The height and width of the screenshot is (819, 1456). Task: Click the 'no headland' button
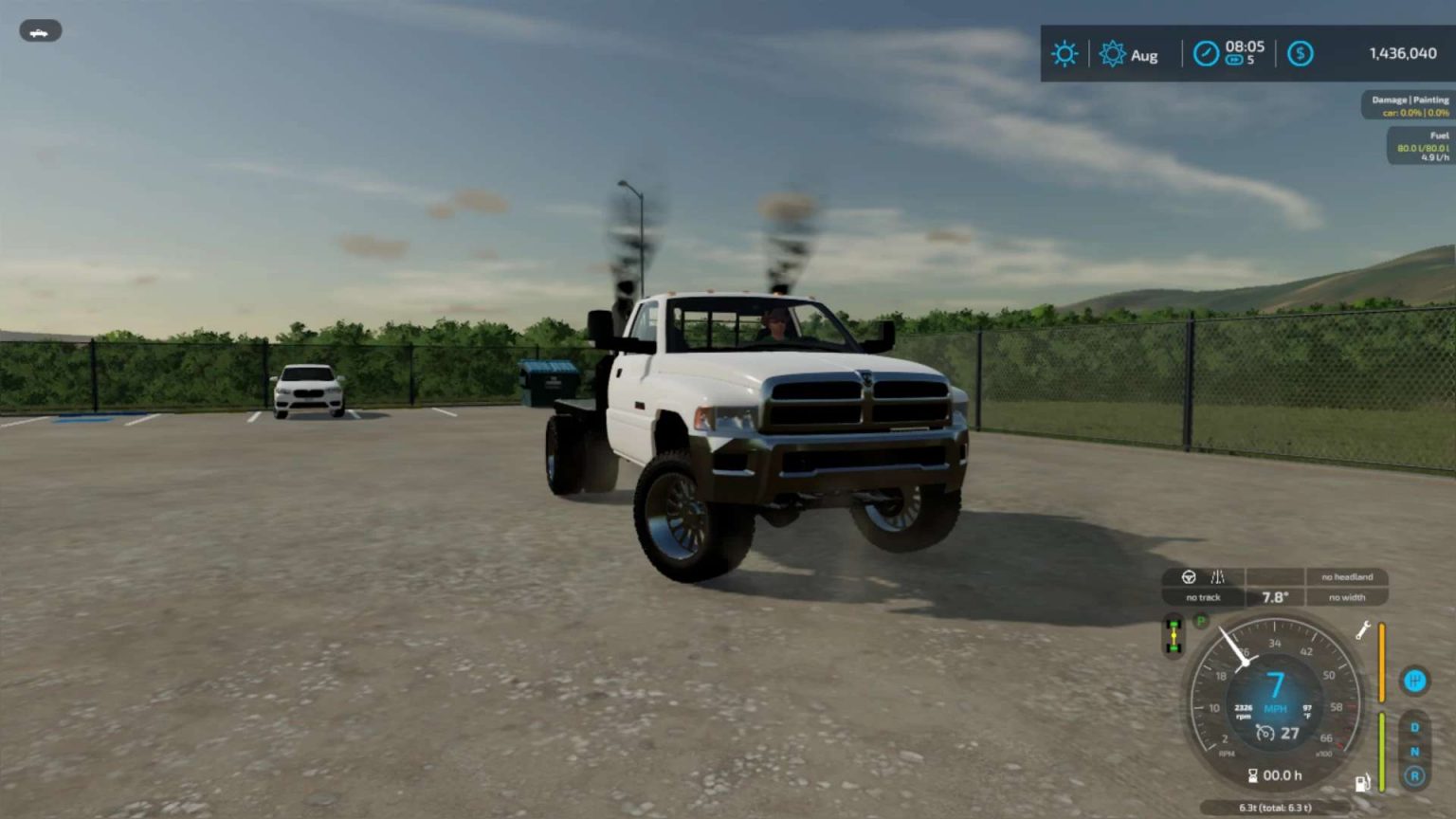(1346, 576)
